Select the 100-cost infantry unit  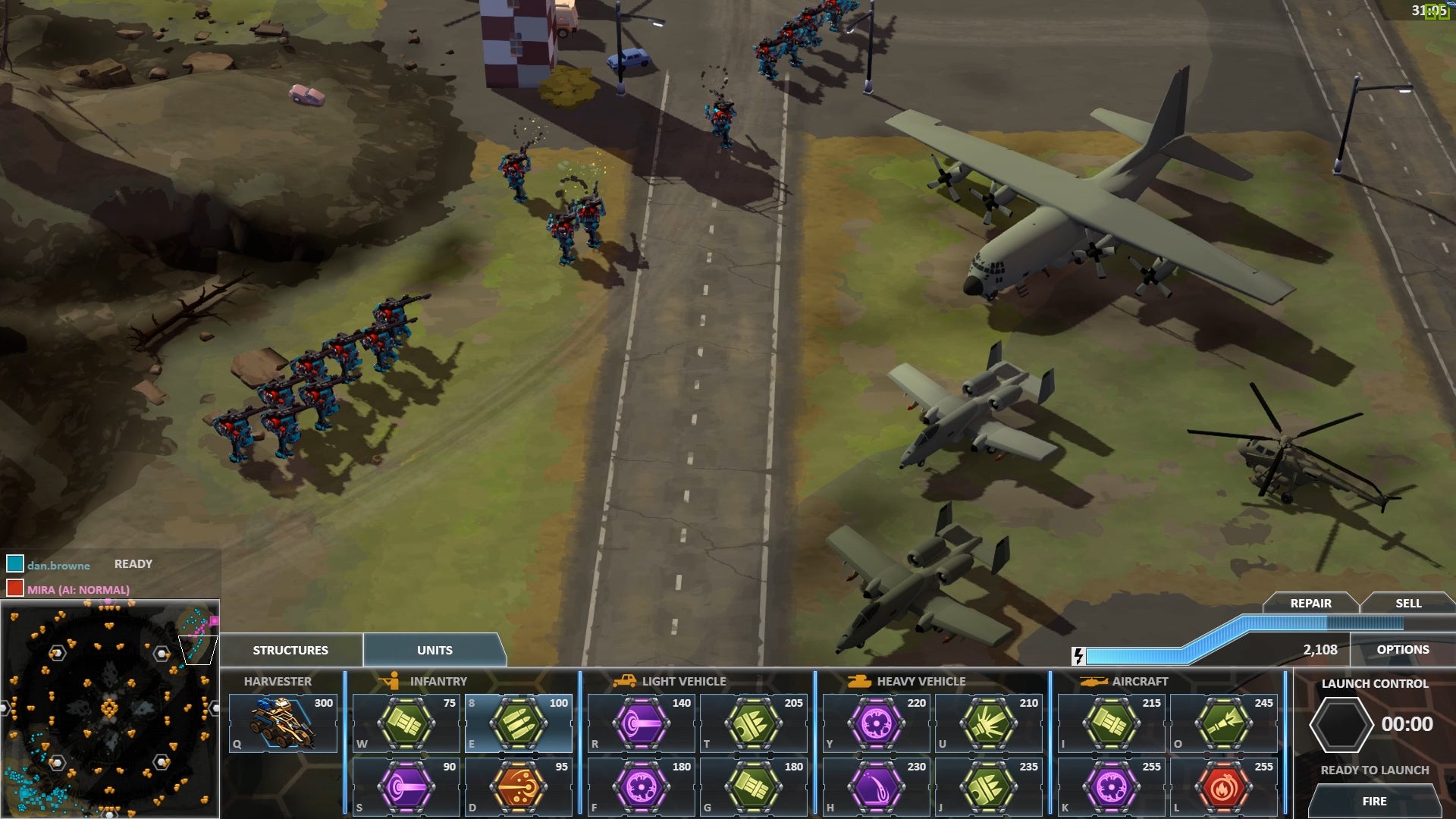[x=519, y=723]
